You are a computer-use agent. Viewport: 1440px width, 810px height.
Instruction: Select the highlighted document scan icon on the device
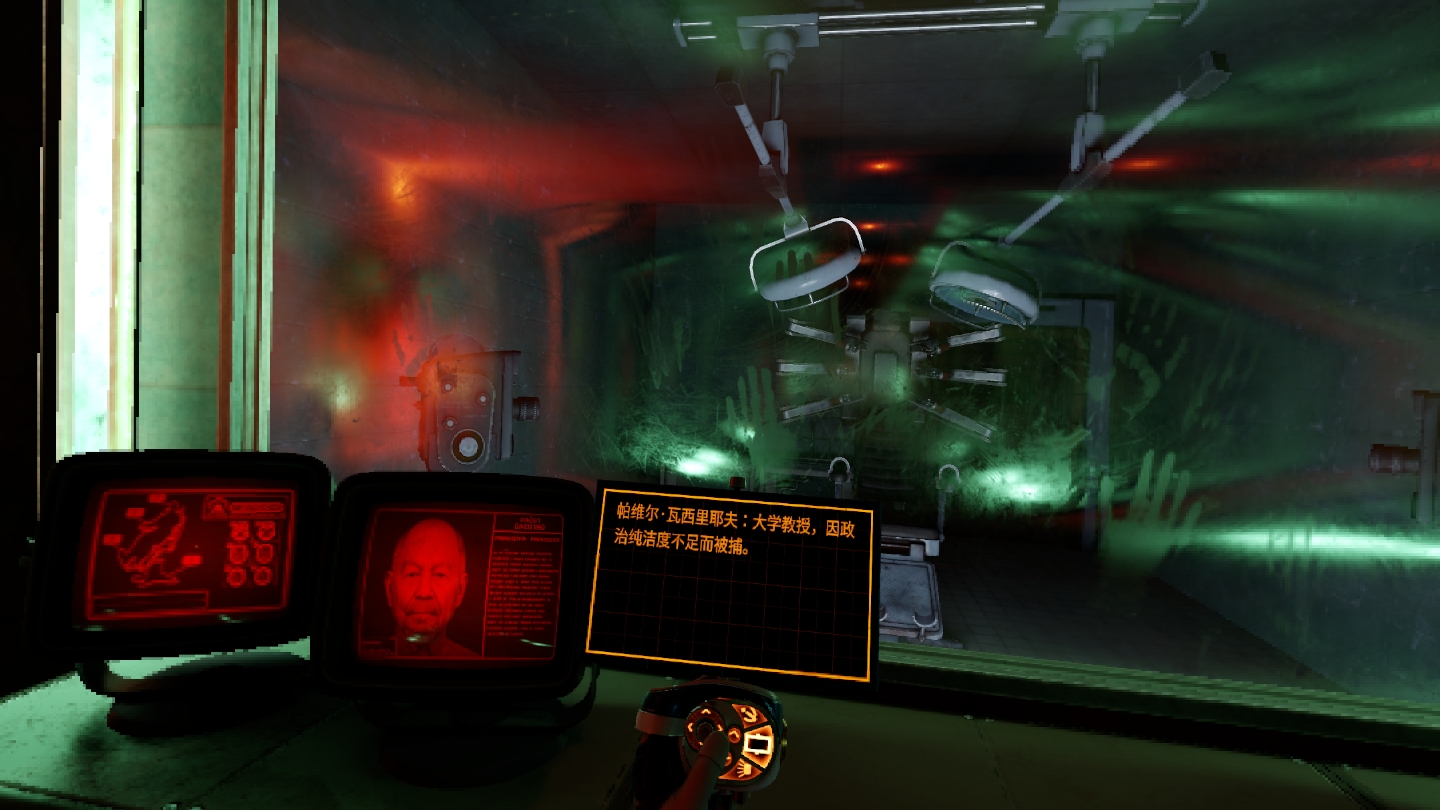point(757,744)
